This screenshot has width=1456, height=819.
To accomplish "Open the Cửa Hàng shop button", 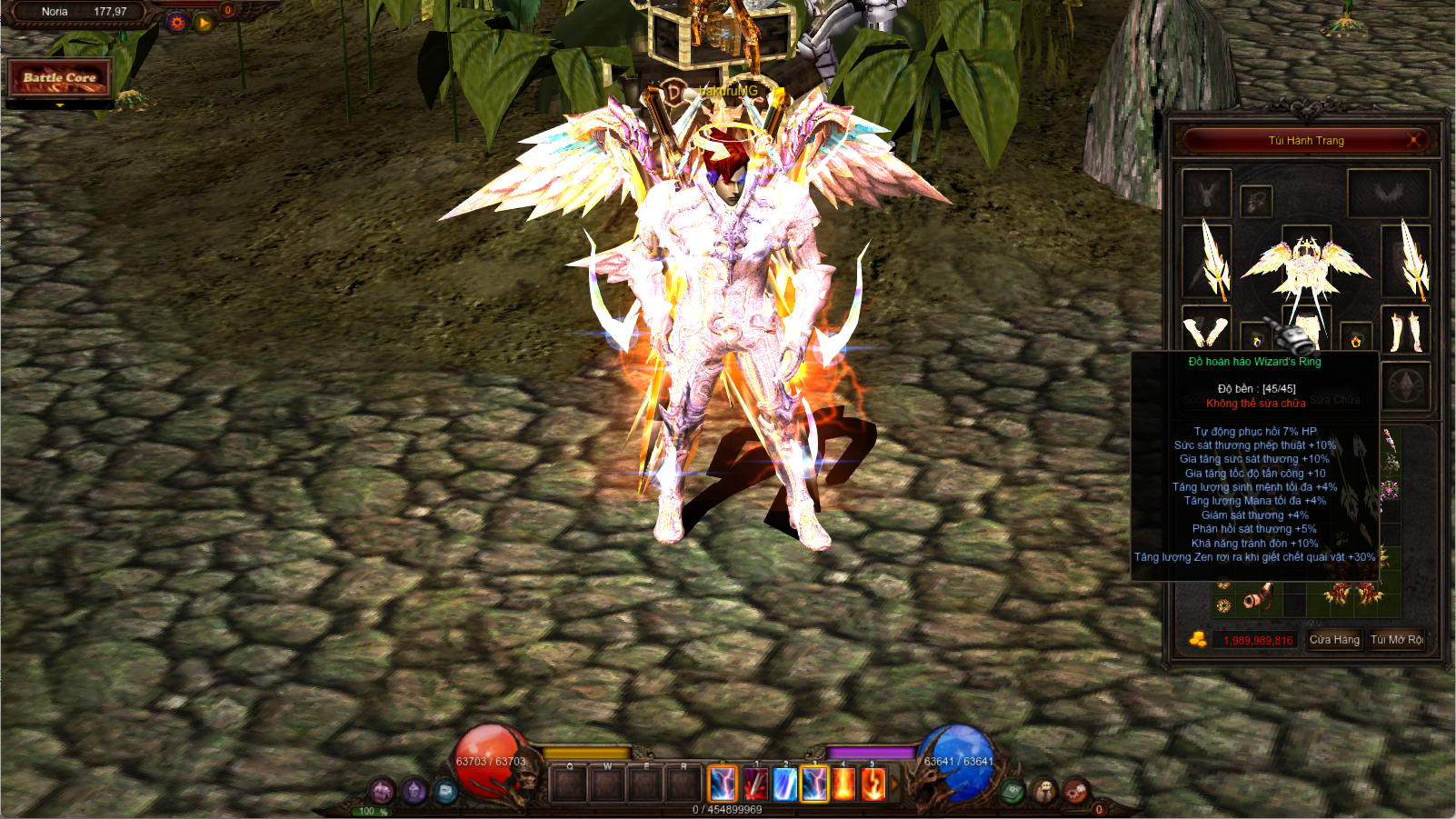I will (x=1334, y=640).
